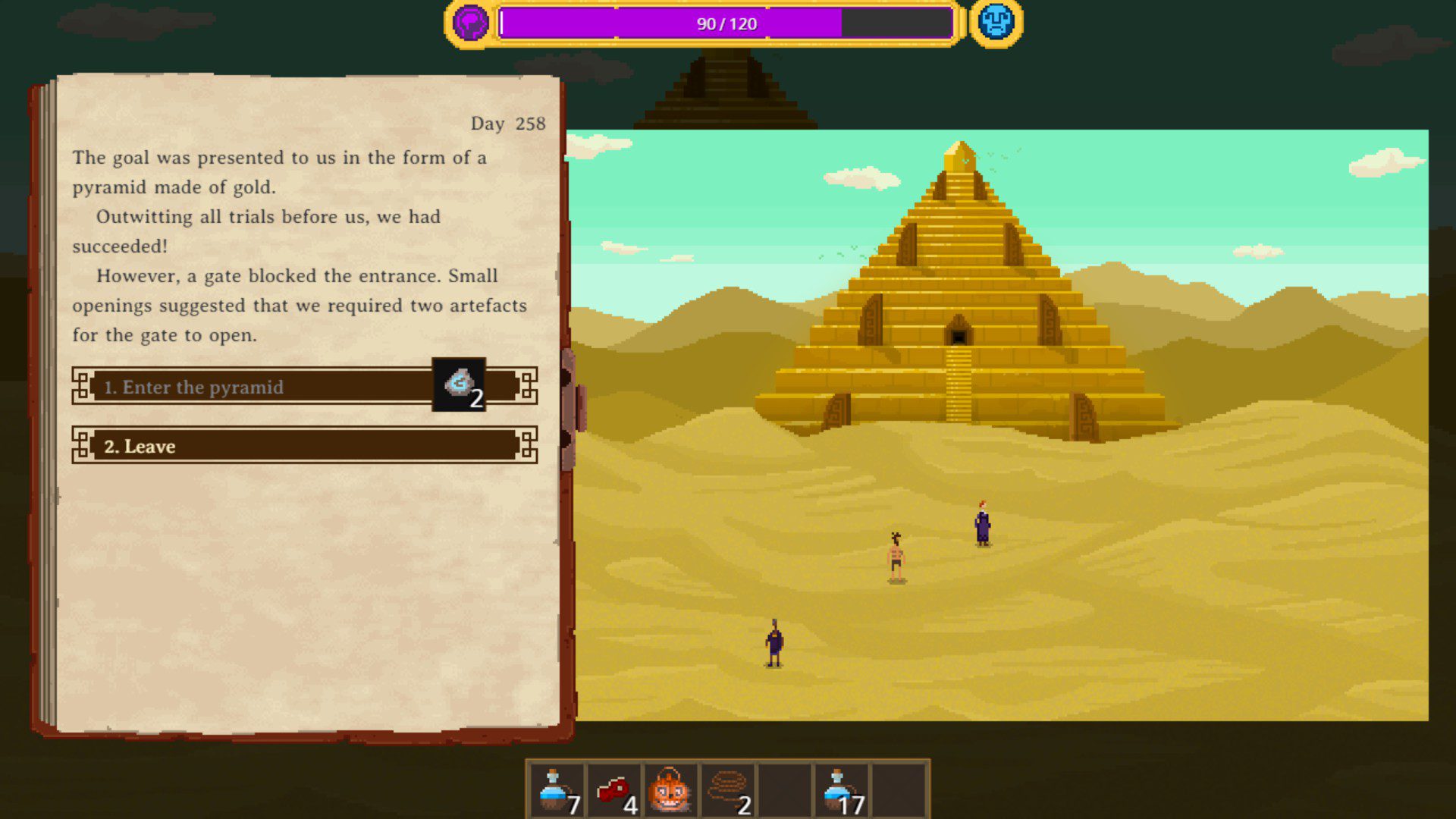Click the purple sanity head icon
Viewport: 1456px width, 819px height.
(x=470, y=23)
